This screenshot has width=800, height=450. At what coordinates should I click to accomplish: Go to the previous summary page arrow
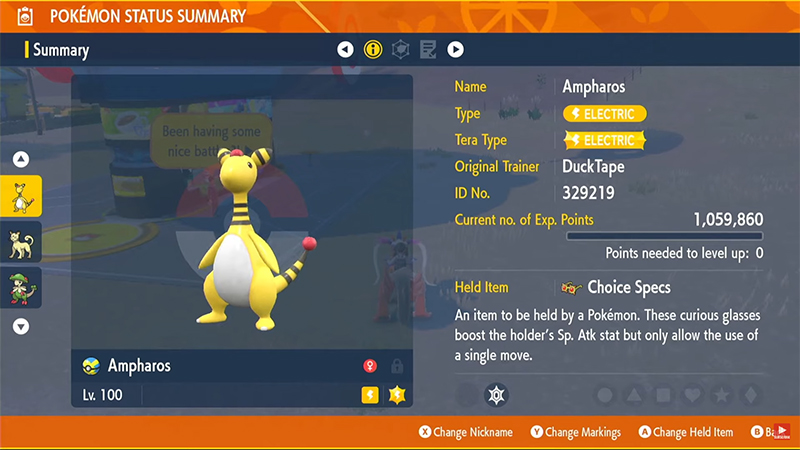(x=345, y=49)
